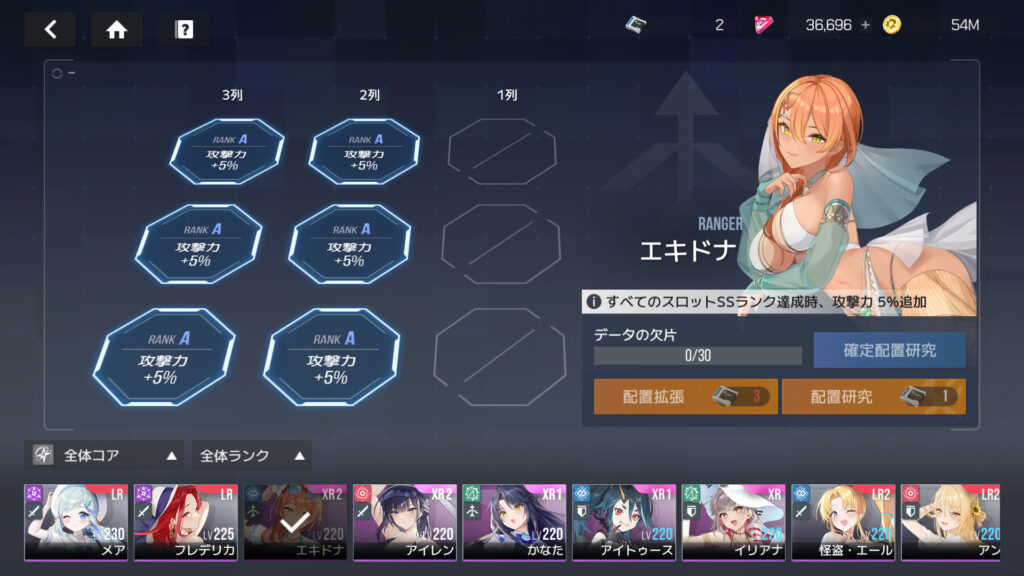Click the 確定配置研究 button

(x=889, y=350)
